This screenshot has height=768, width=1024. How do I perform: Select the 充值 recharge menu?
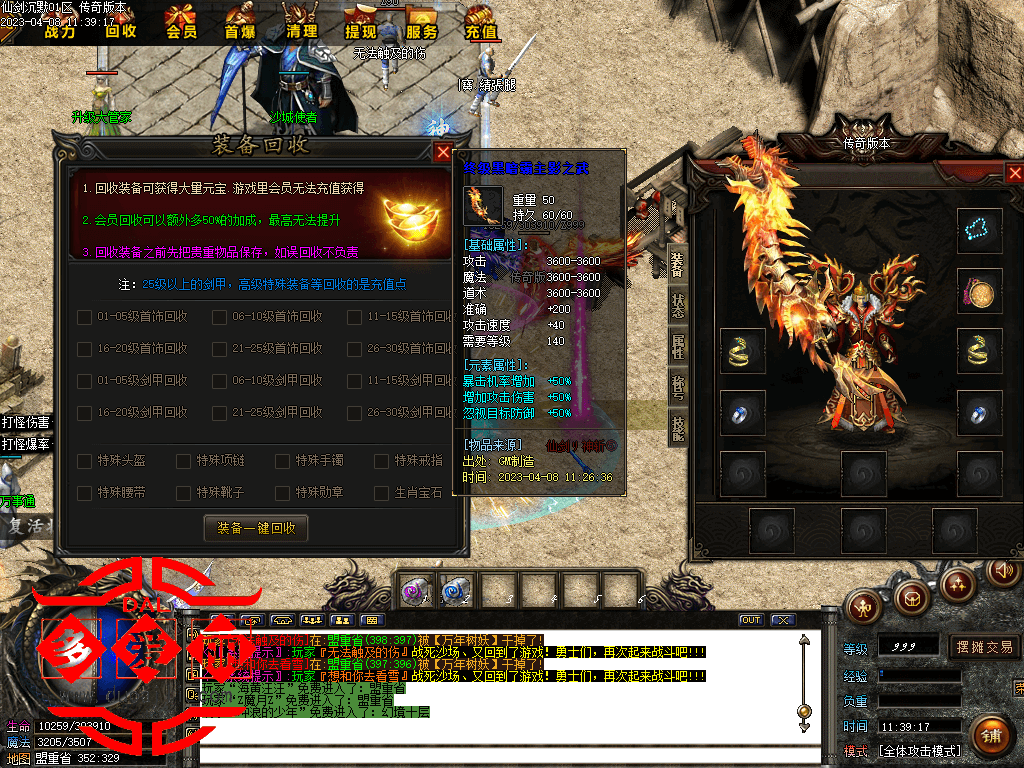(x=481, y=22)
